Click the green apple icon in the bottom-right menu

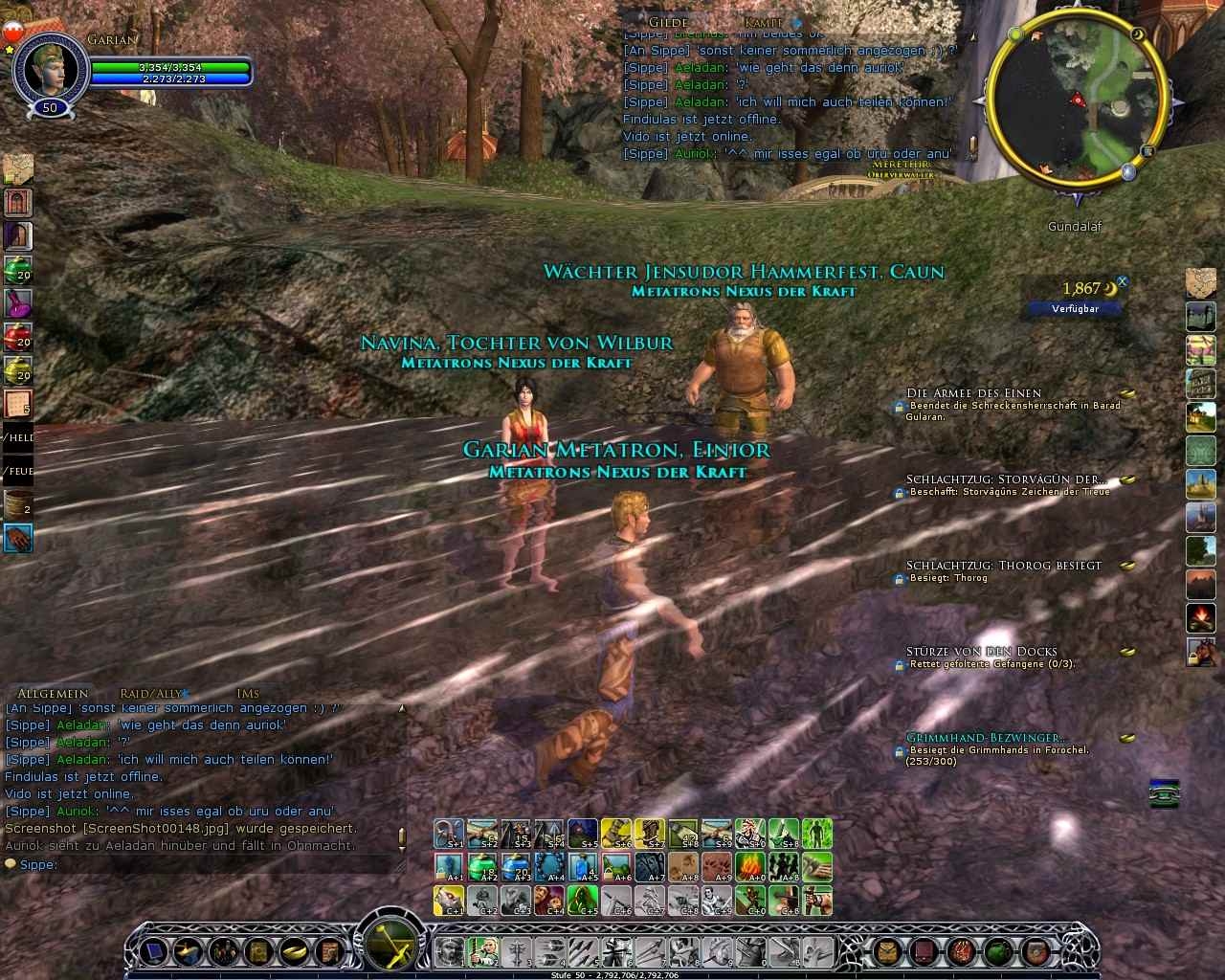pos(1000,950)
